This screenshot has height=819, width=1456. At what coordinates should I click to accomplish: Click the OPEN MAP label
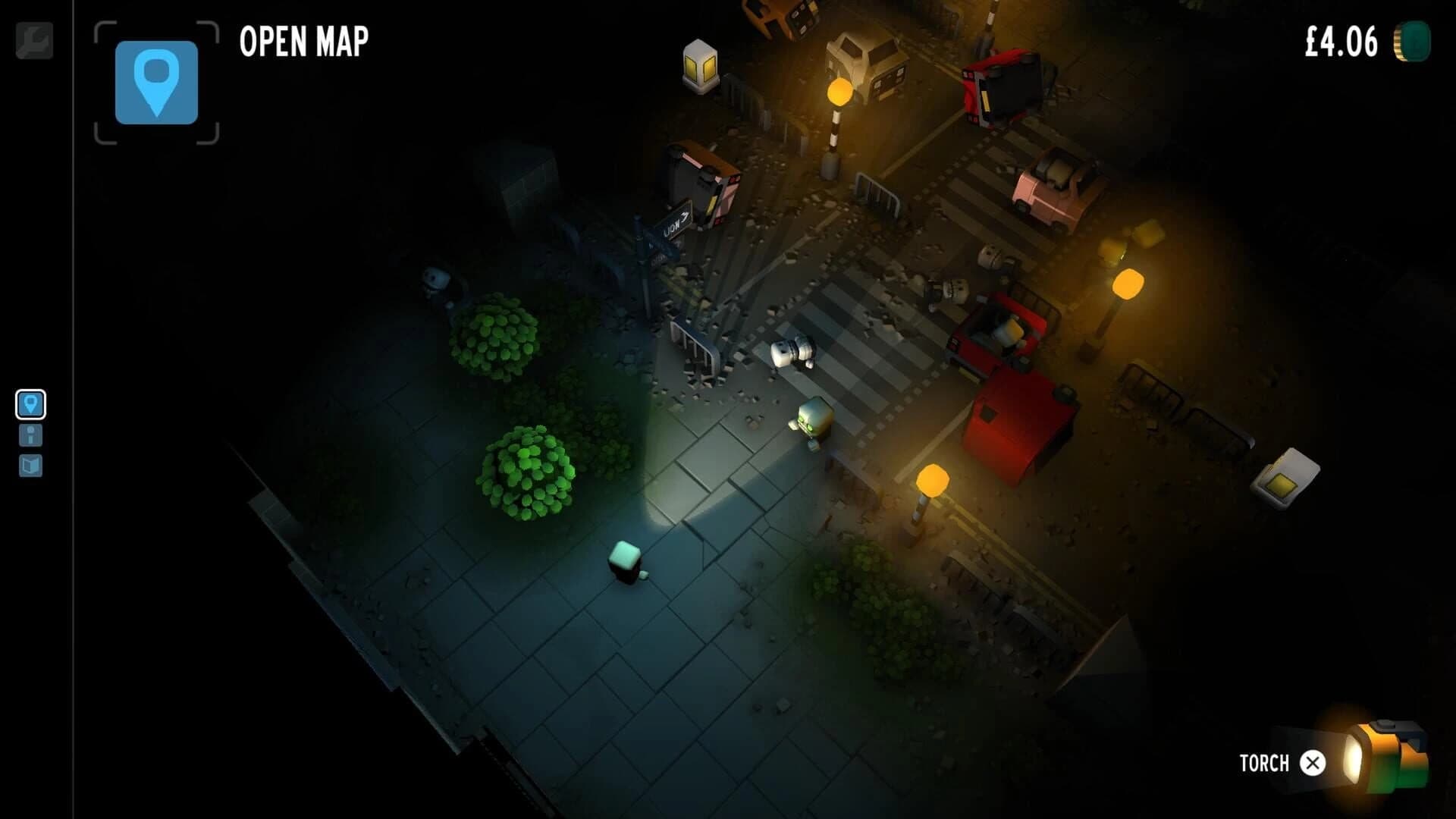[x=303, y=40]
